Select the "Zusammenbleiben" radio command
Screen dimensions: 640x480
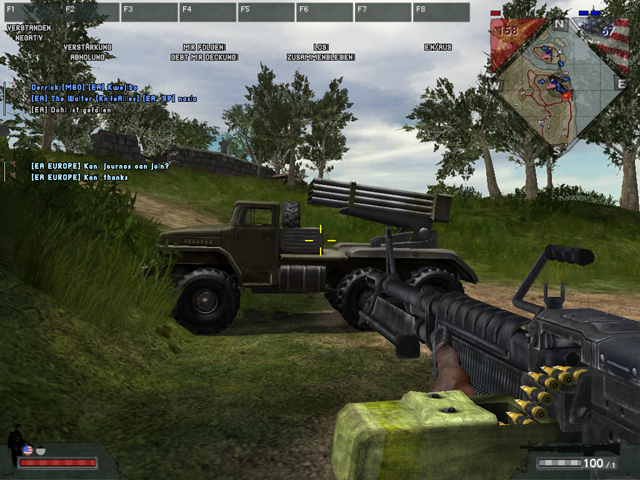coord(321,57)
